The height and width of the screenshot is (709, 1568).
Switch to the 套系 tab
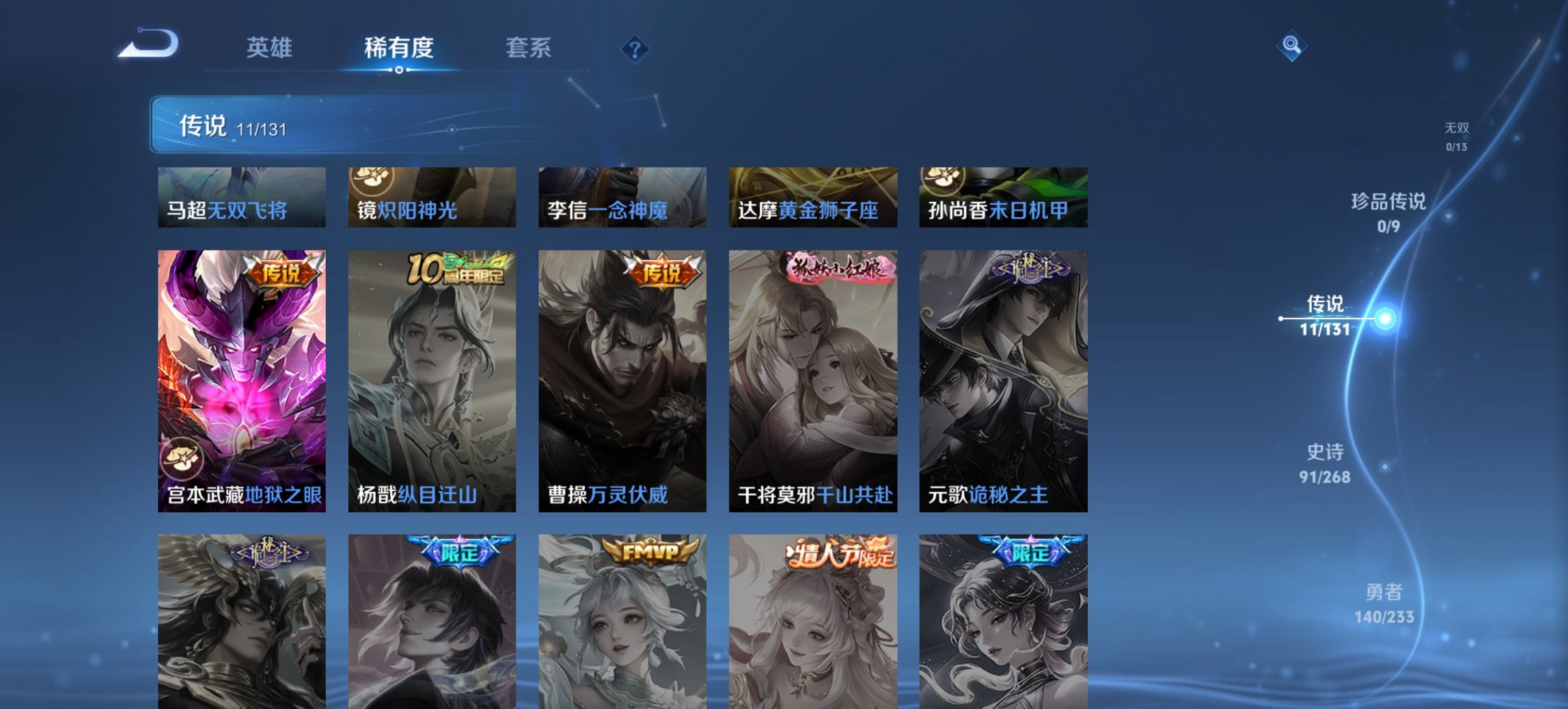tap(529, 48)
